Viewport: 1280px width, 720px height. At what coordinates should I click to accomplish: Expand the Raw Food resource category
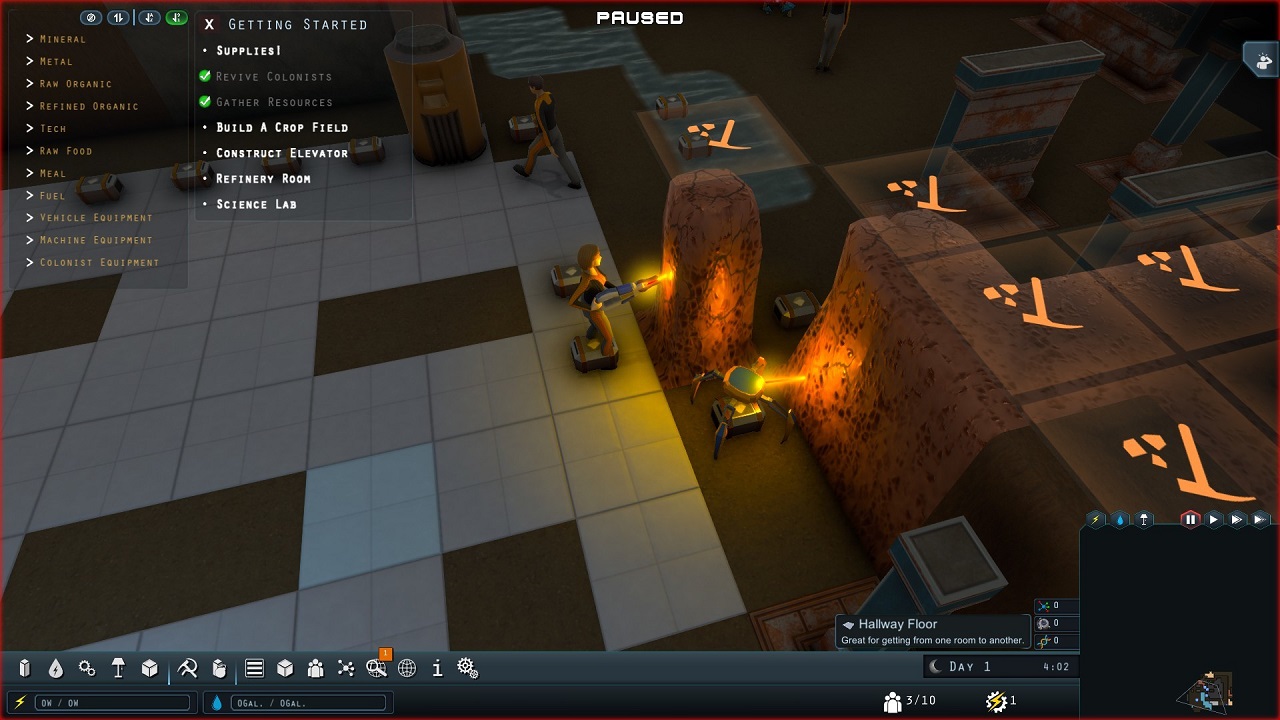(65, 151)
